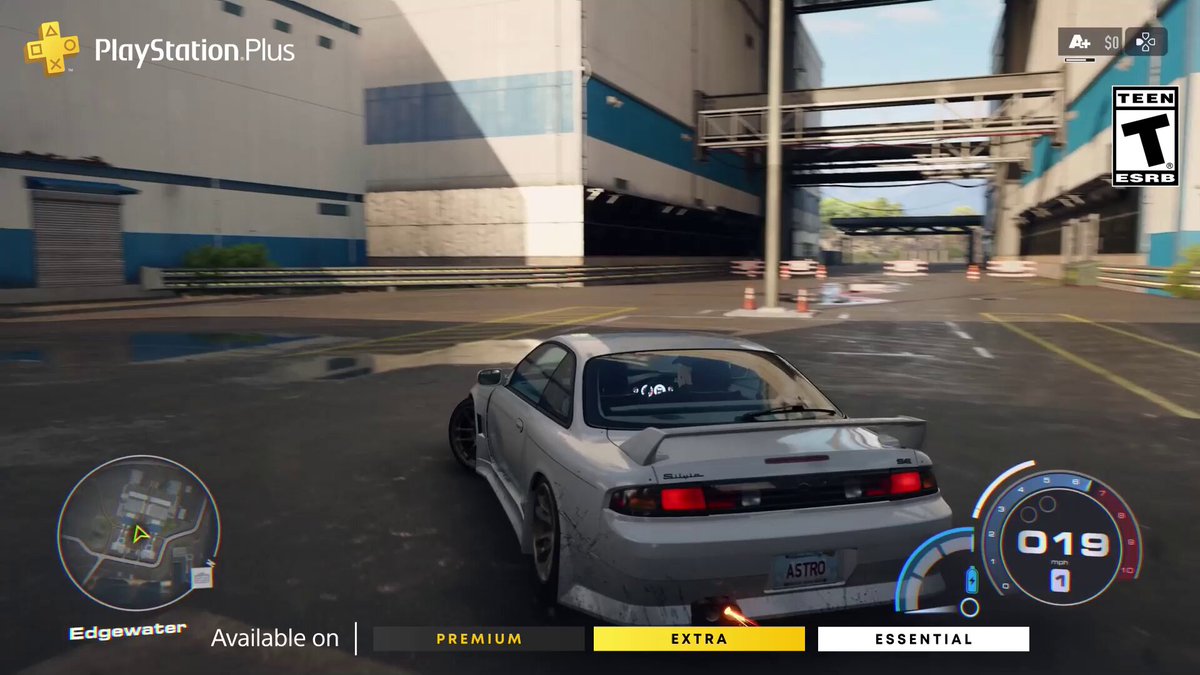
Task: Click the gamepad icon in top corner
Action: coord(1145,42)
